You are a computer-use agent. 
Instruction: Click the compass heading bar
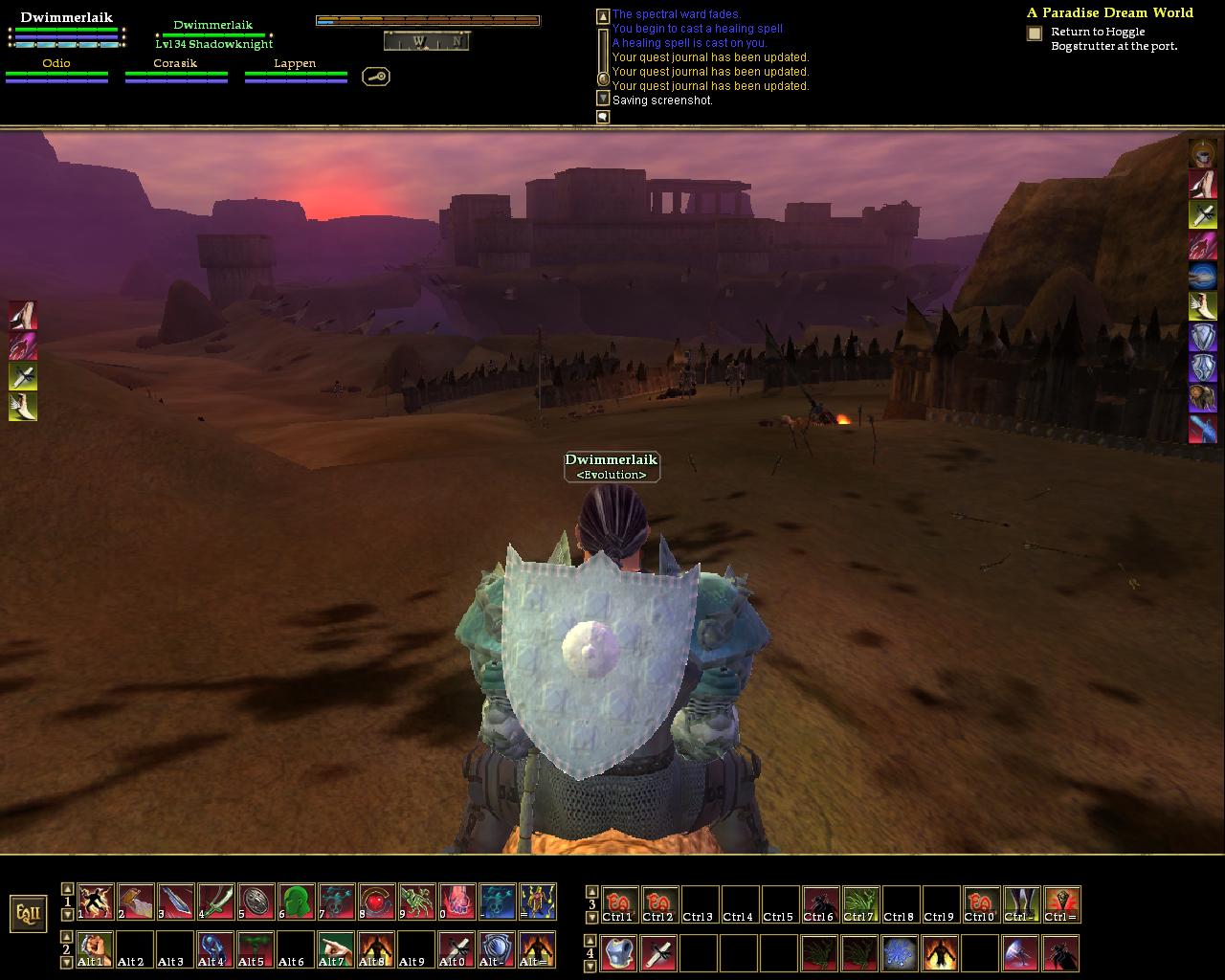(426, 41)
